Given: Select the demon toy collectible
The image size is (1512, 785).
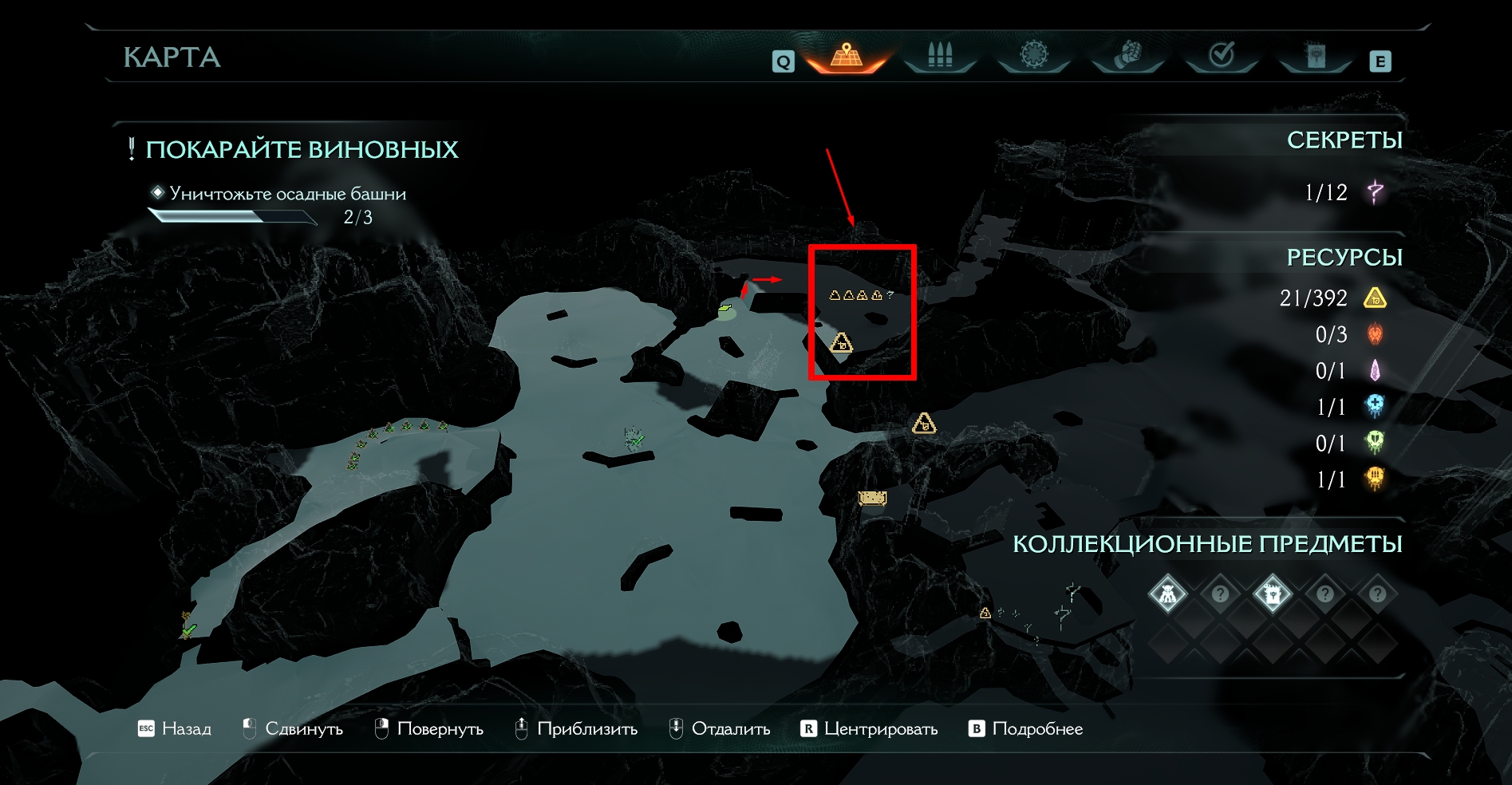Looking at the screenshot, I should (x=1167, y=594).
